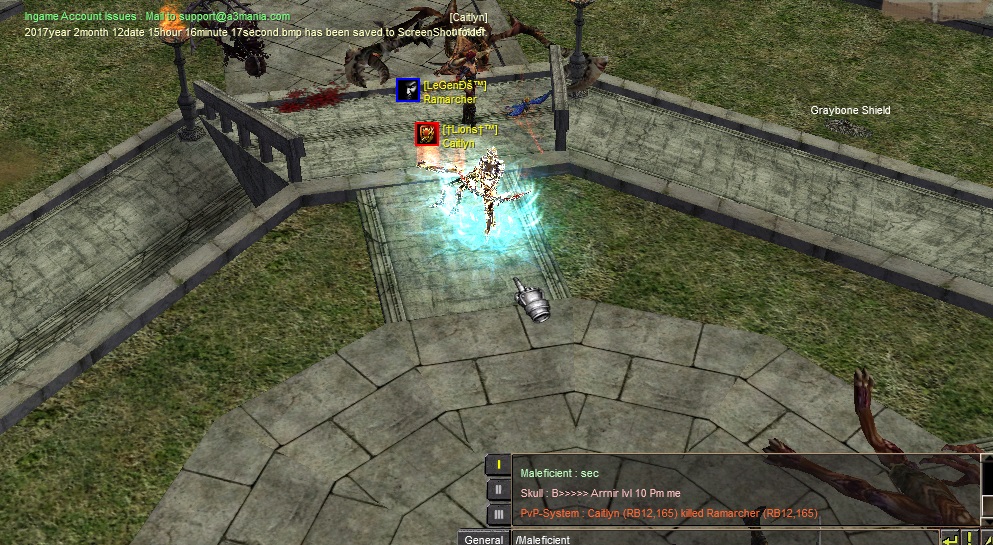This screenshot has width=993, height=545.
Task: Click the yellow exclamation mark chat button
Action: [x=969, y=539]
